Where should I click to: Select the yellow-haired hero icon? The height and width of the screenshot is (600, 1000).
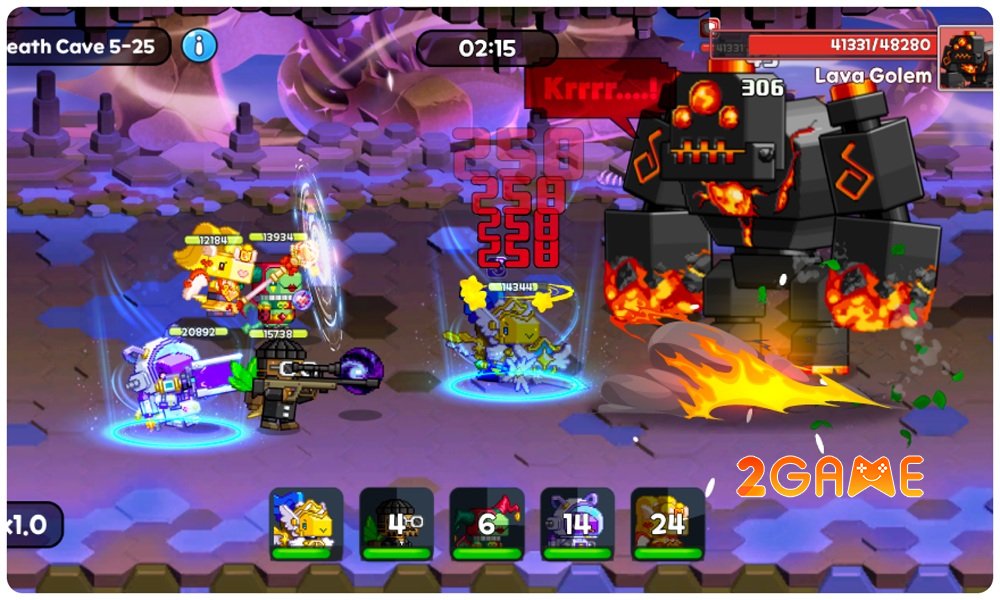667,523
